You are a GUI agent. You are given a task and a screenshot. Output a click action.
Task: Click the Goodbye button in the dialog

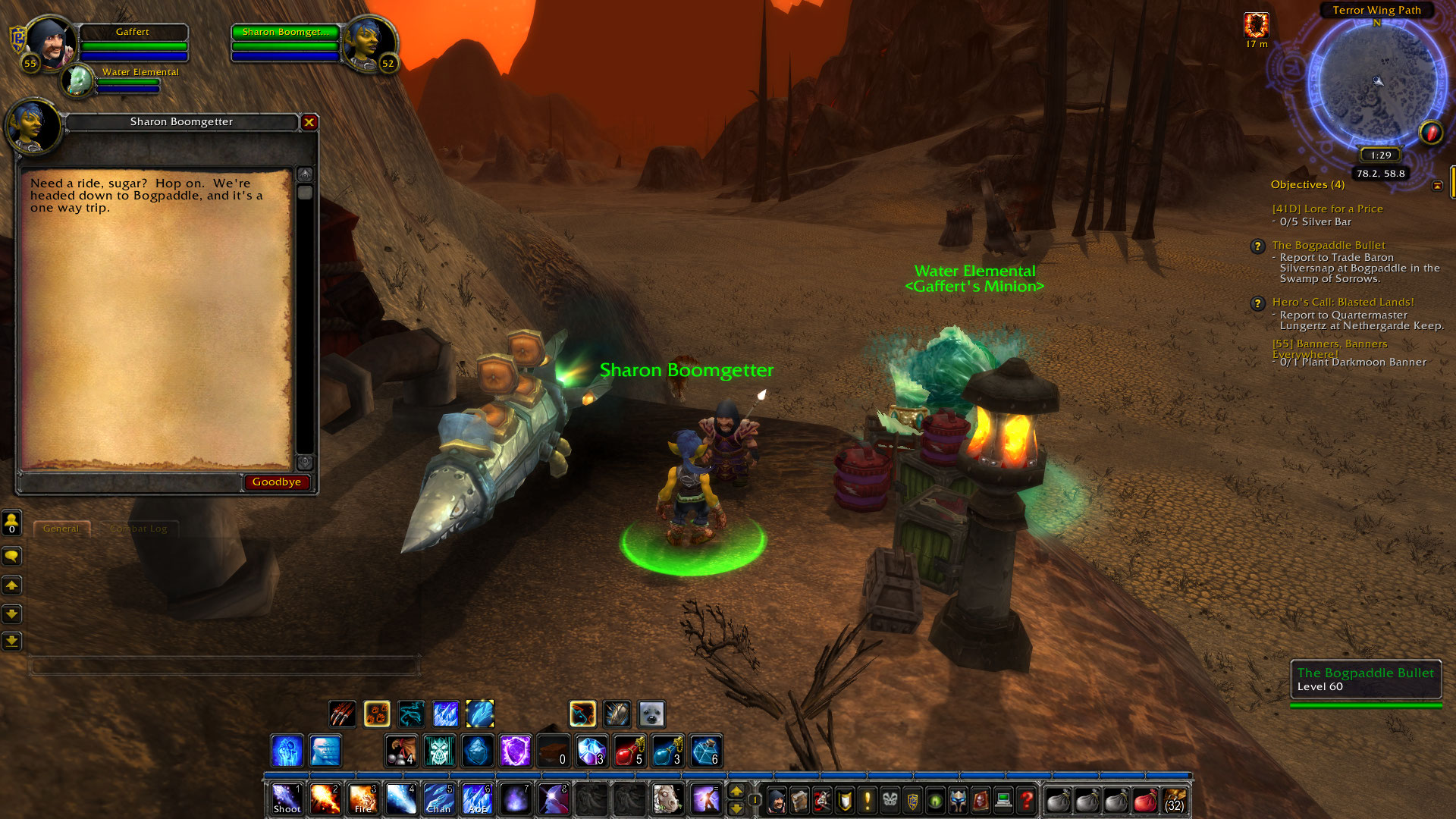click(x=277, y=482)
